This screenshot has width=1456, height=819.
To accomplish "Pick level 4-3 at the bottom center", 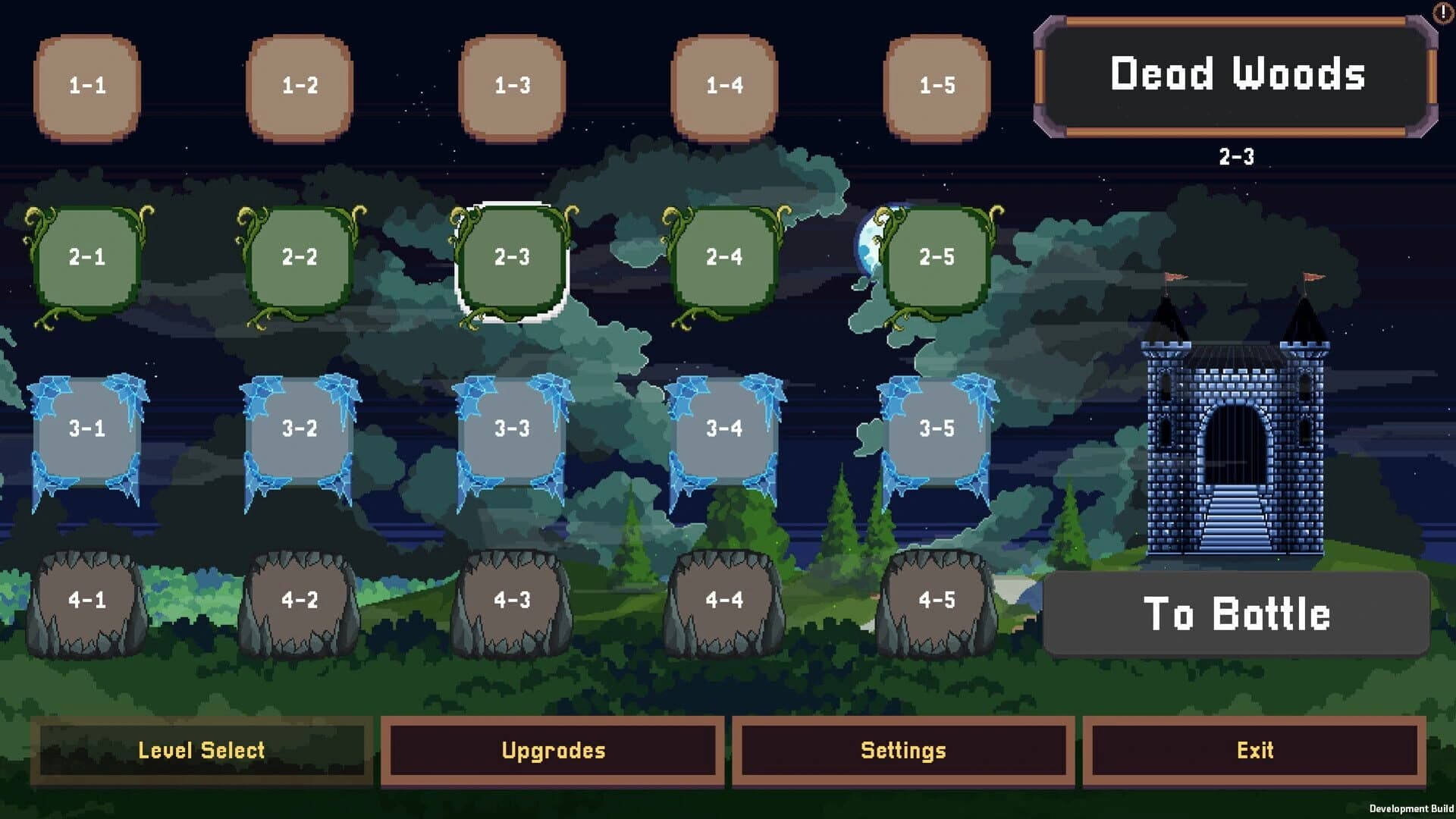I will (x=513, y=599).
